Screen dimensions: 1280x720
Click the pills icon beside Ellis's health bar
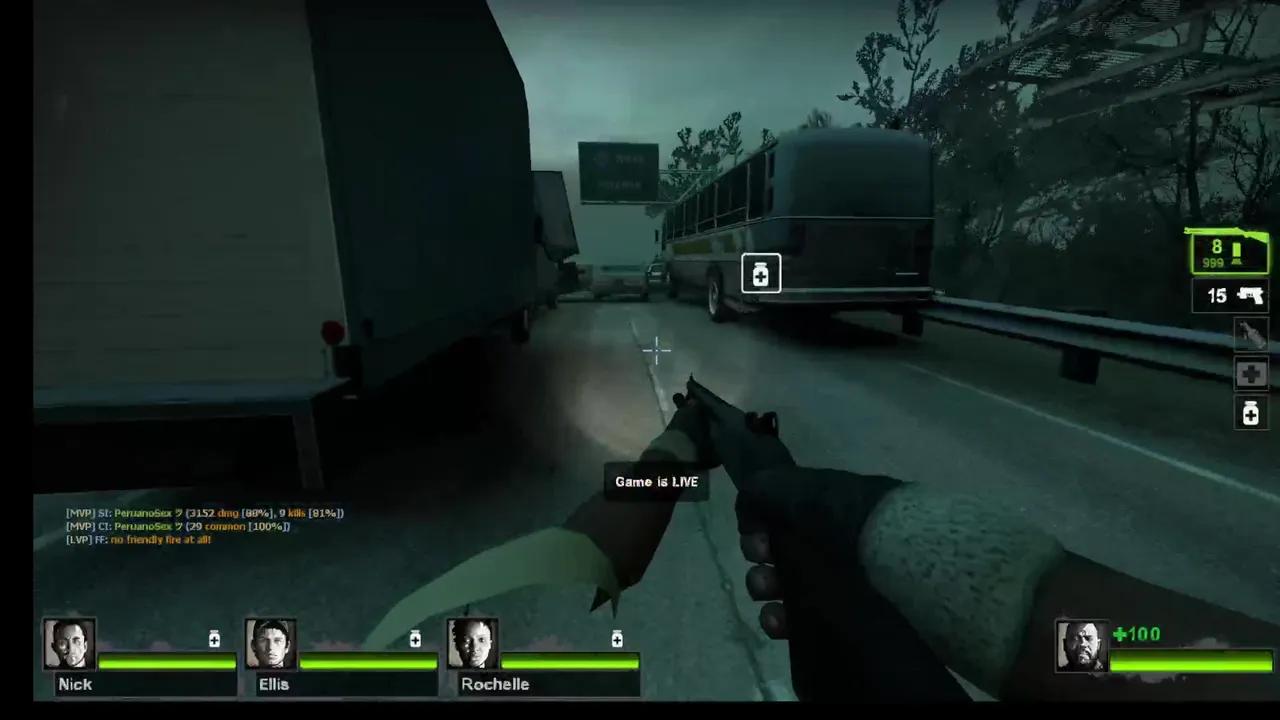[415, 639]
